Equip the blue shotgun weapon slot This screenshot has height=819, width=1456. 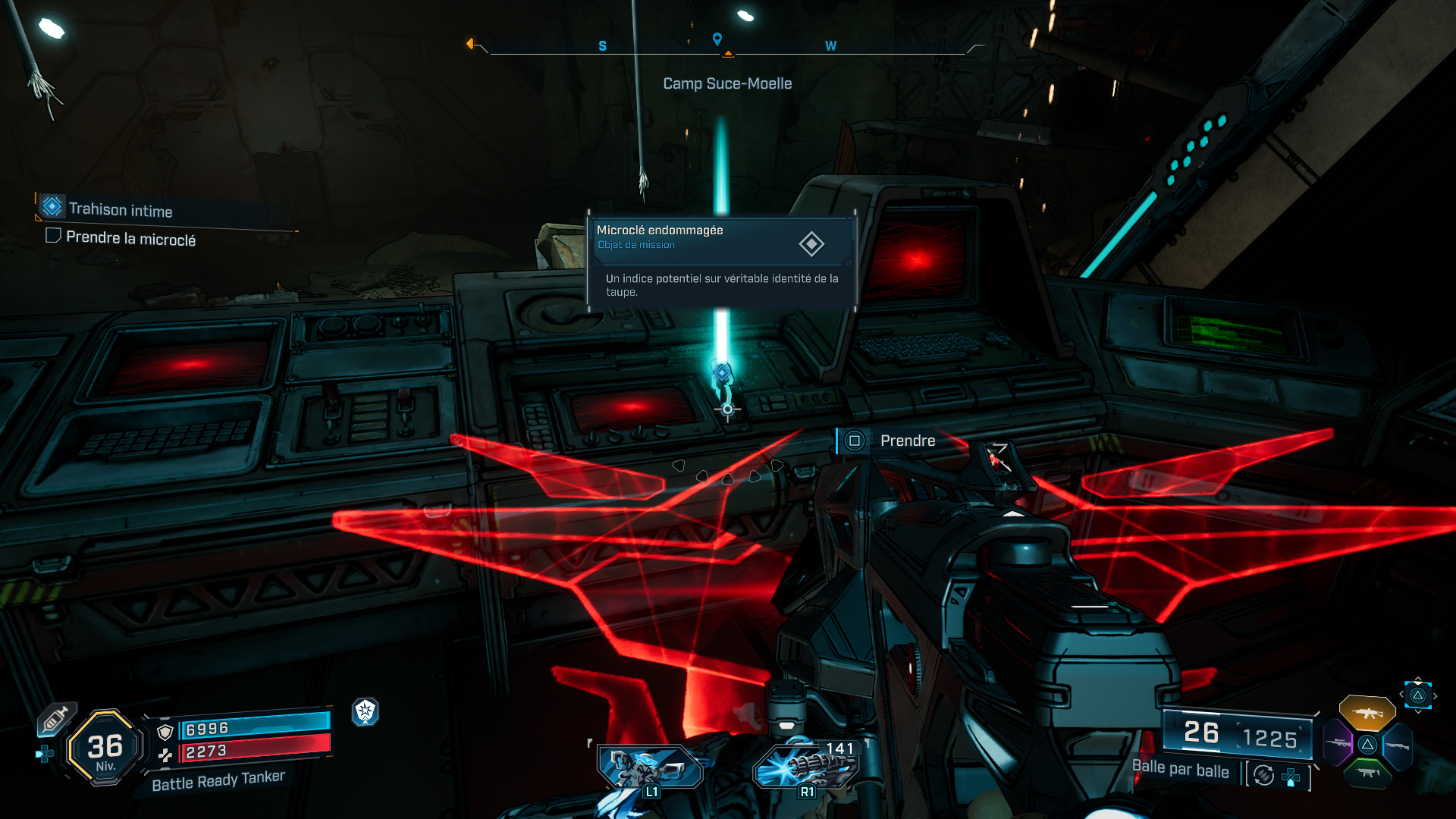tap(1397, 746)
